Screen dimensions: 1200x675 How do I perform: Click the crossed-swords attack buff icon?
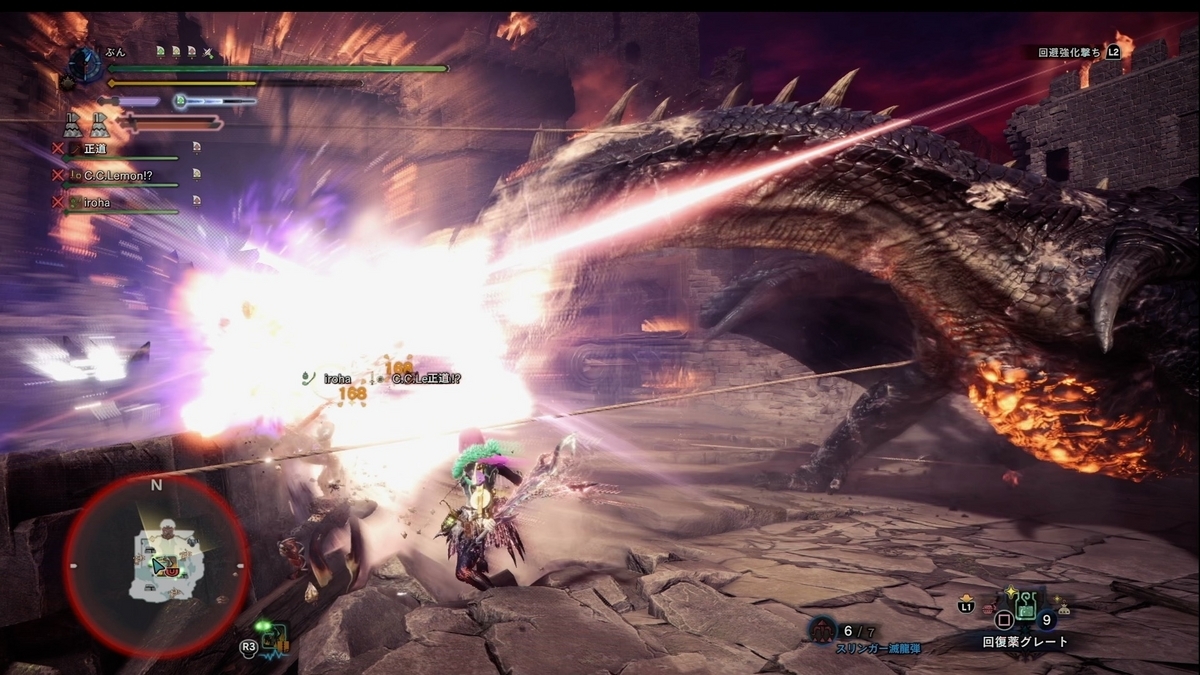(208, 50)
